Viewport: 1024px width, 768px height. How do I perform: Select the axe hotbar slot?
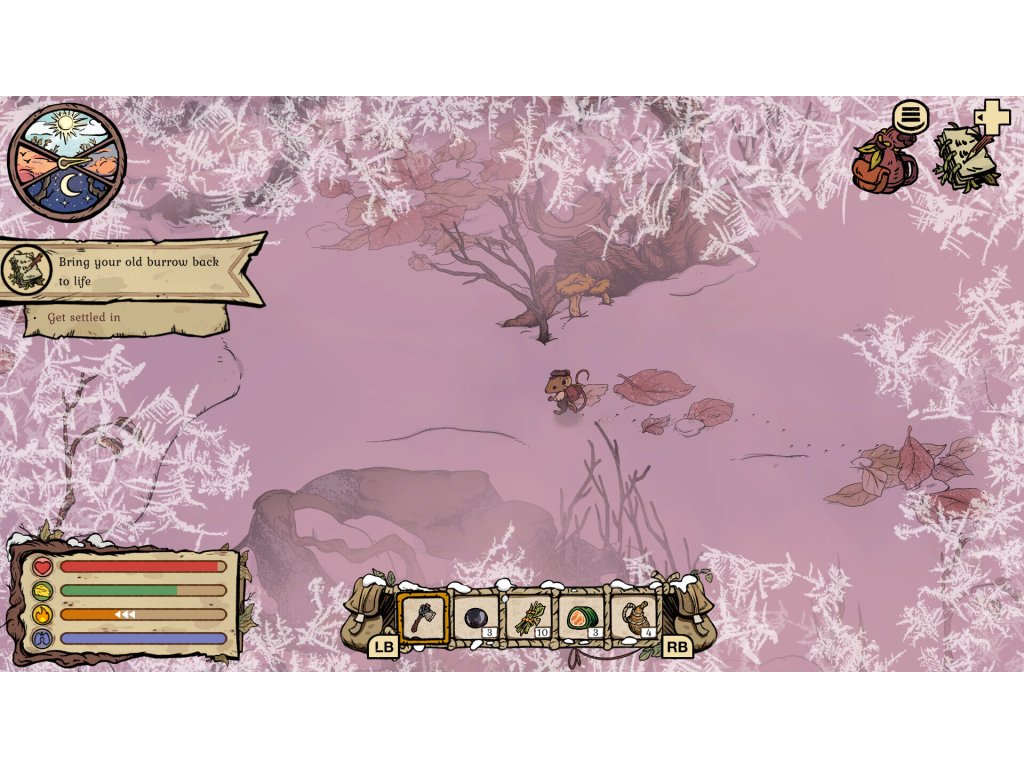coord(424,617)
